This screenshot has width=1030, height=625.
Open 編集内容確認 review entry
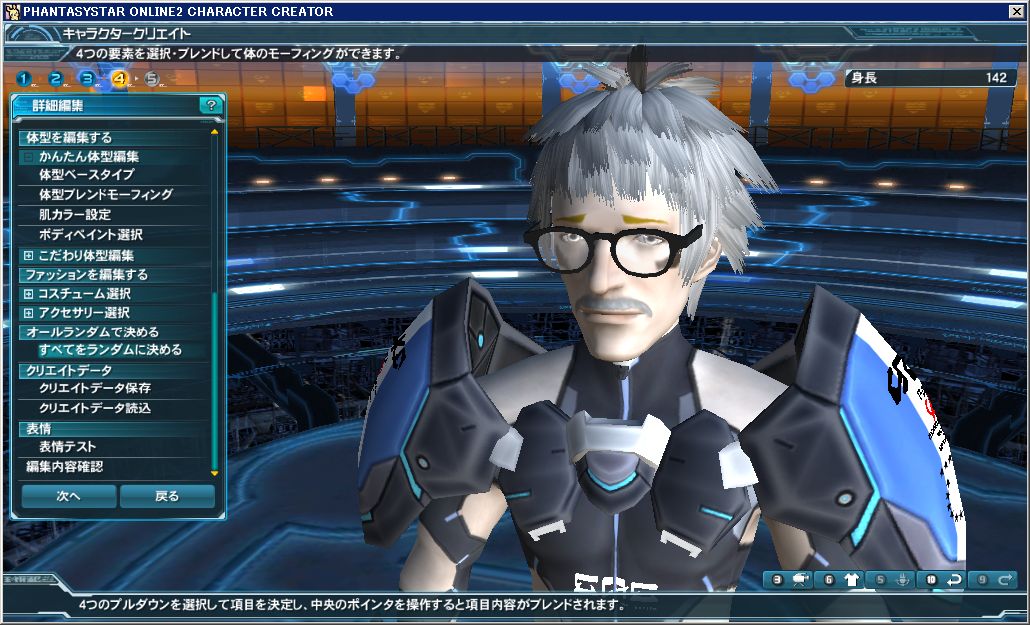coord(64,467)
